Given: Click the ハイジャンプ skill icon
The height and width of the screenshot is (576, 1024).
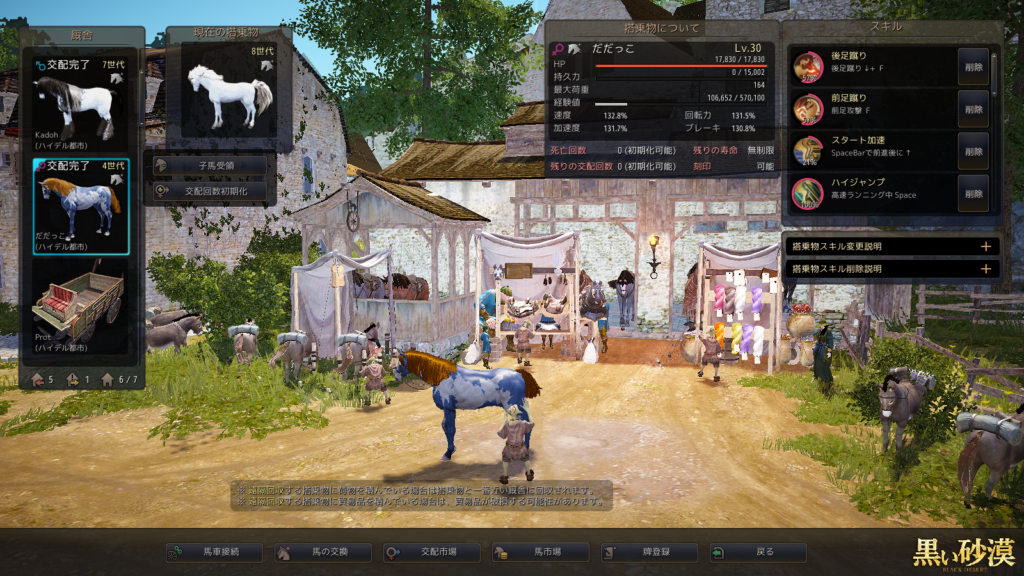Looking at the screenshot, I should tap(808, 193).
